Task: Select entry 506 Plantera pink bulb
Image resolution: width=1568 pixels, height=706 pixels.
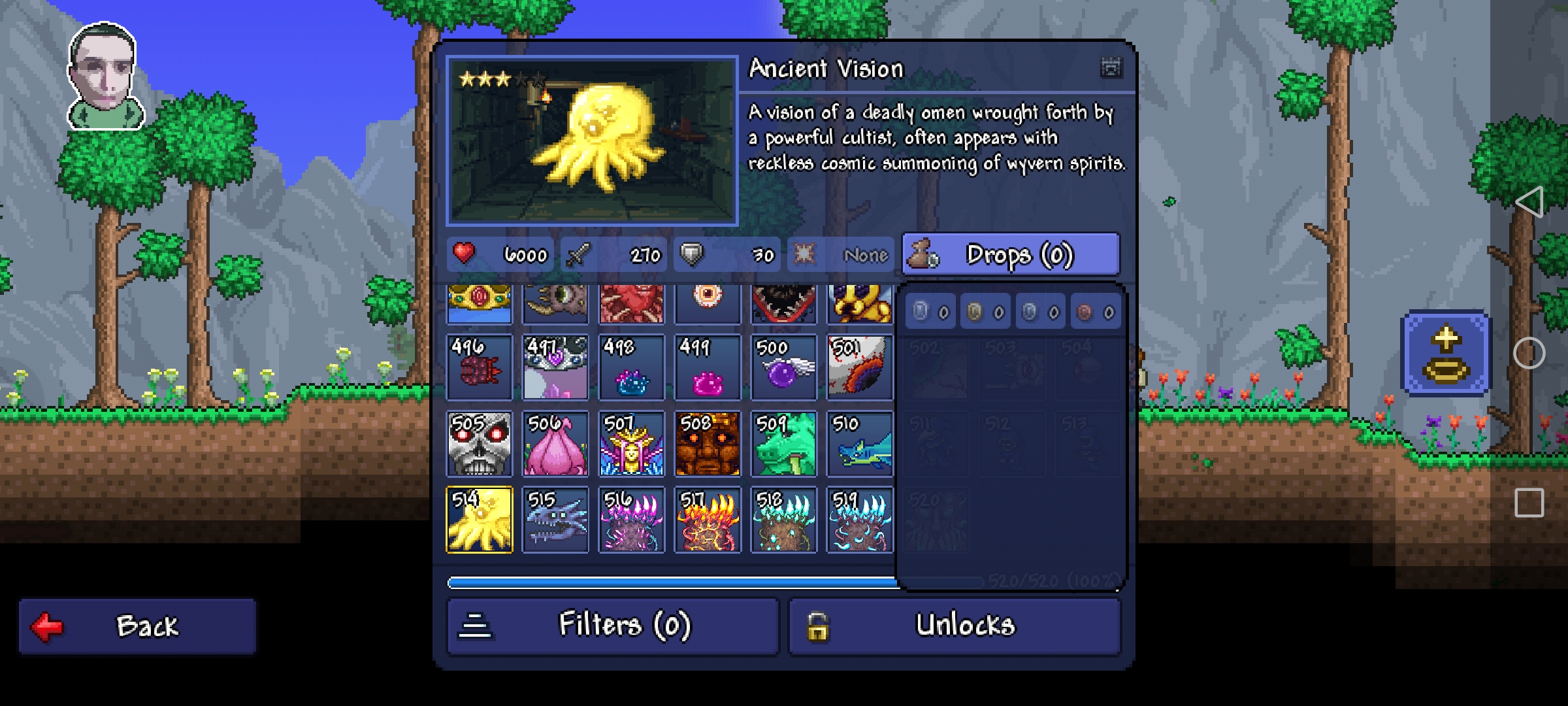Action: click(555, 444)
